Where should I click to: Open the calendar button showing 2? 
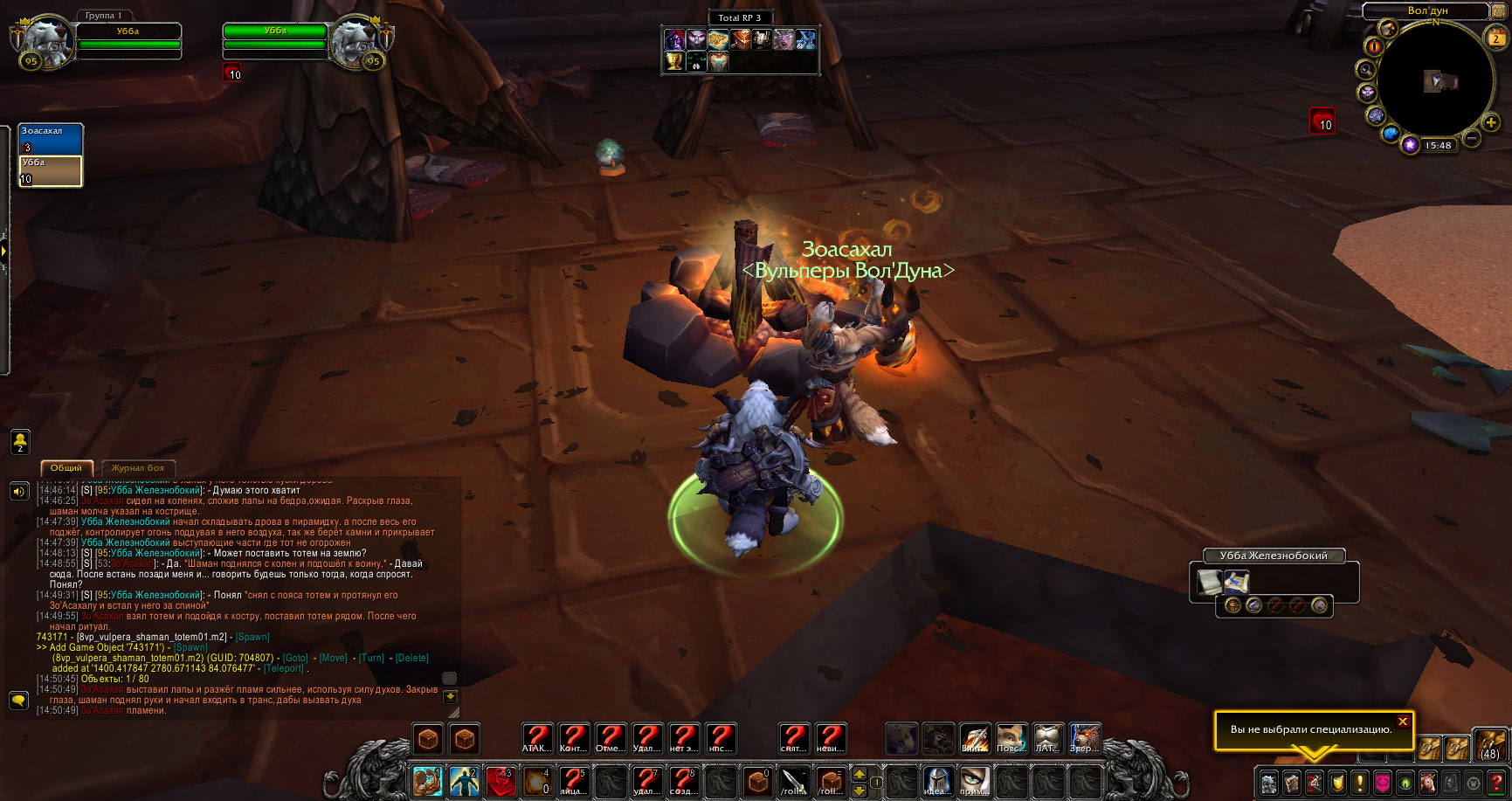coord(1495,38)
